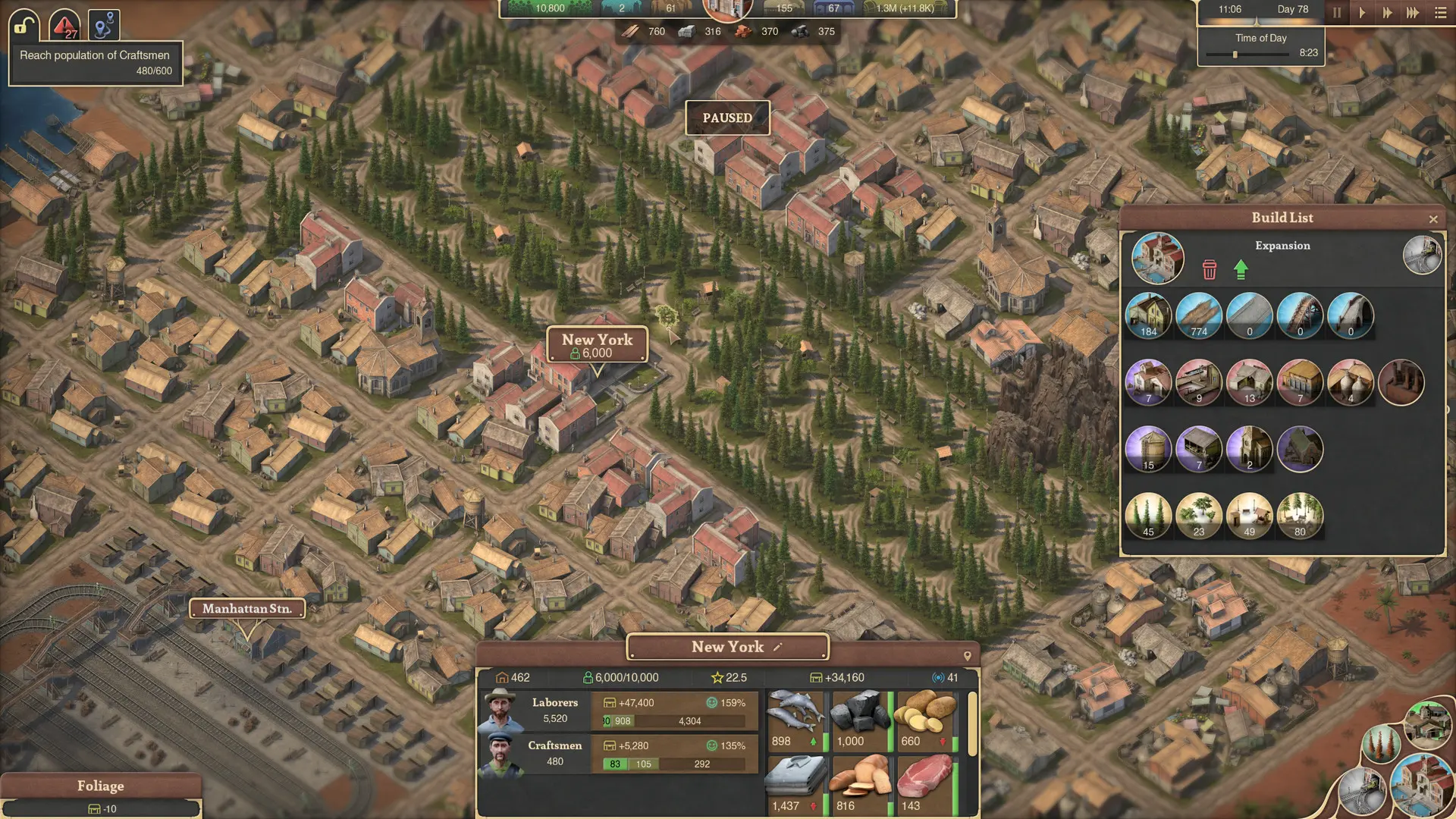Select the tree planting icon showing 45 in Build List
Image resolution: width=1456 pixels, height=819 pixels.
1148,515
